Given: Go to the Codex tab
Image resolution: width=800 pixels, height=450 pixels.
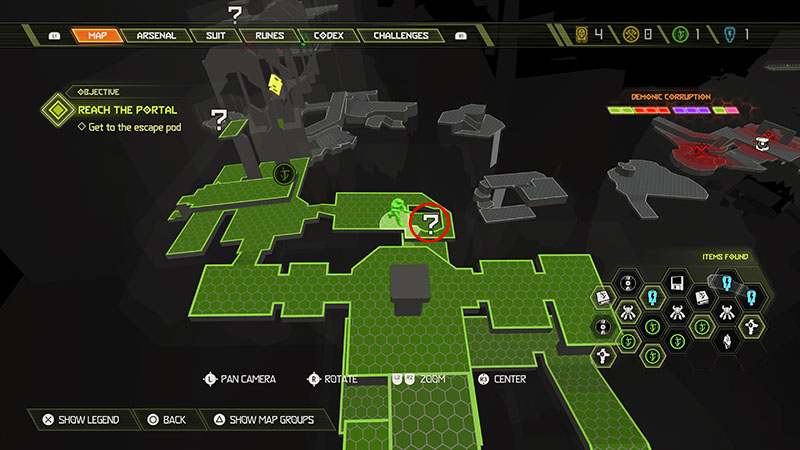Looking at the screenshot, I should point(327,35).
